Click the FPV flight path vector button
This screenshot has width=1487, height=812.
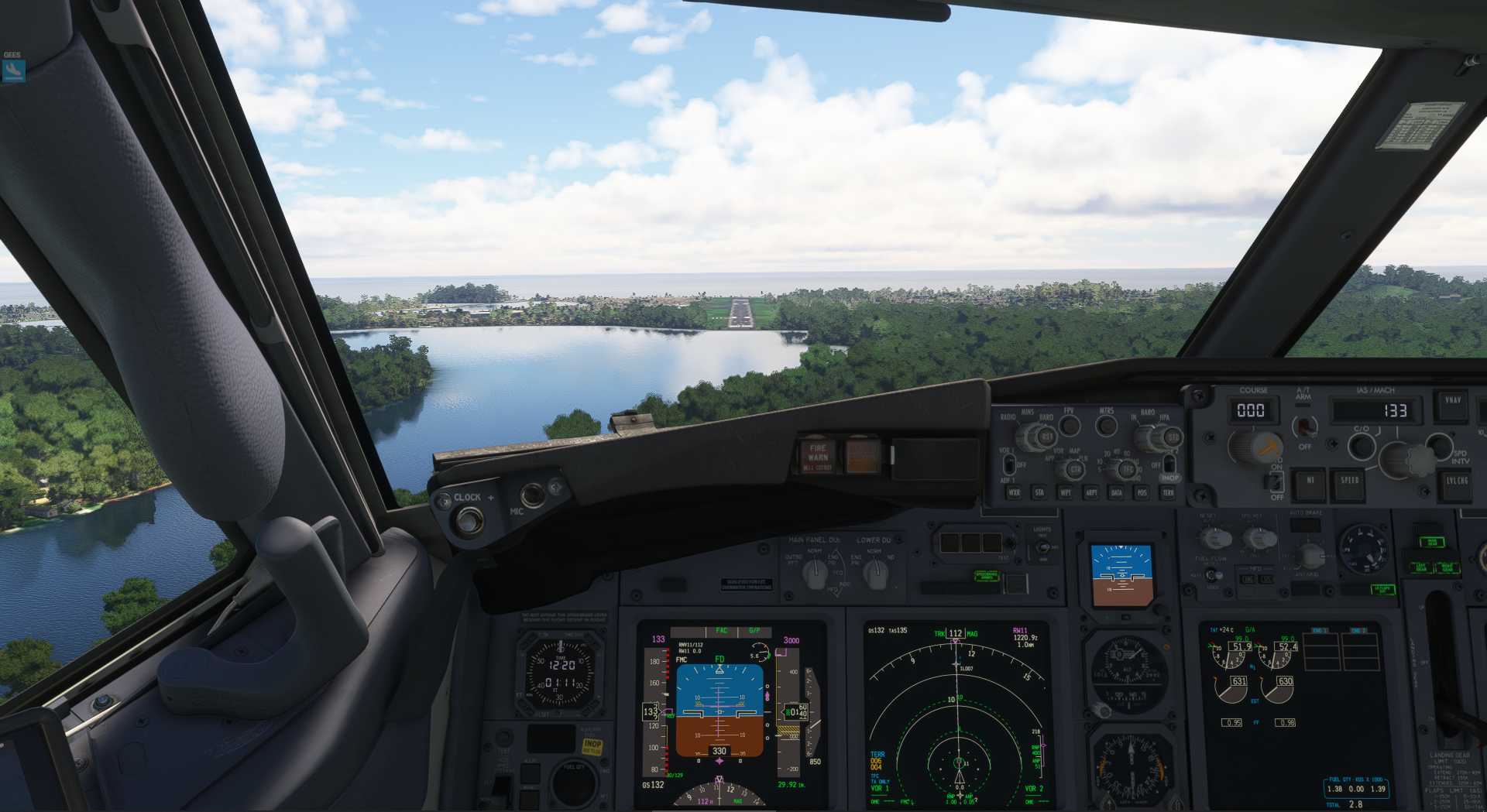pyautogui.click(x=1070, y=425)
